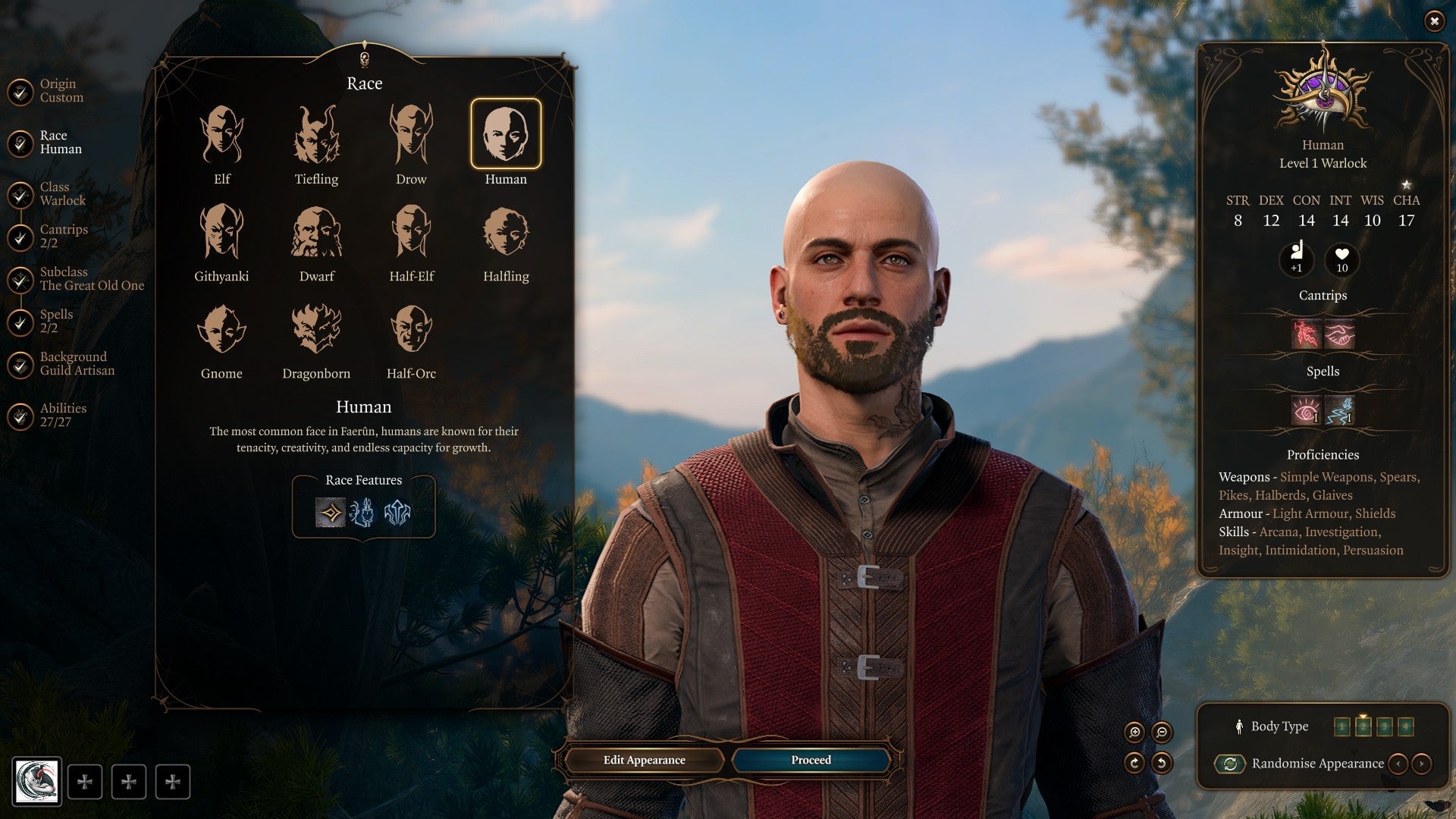Open the first Race Features icon
This screenshot has width=1456, height=819.
tap(329, 512)
